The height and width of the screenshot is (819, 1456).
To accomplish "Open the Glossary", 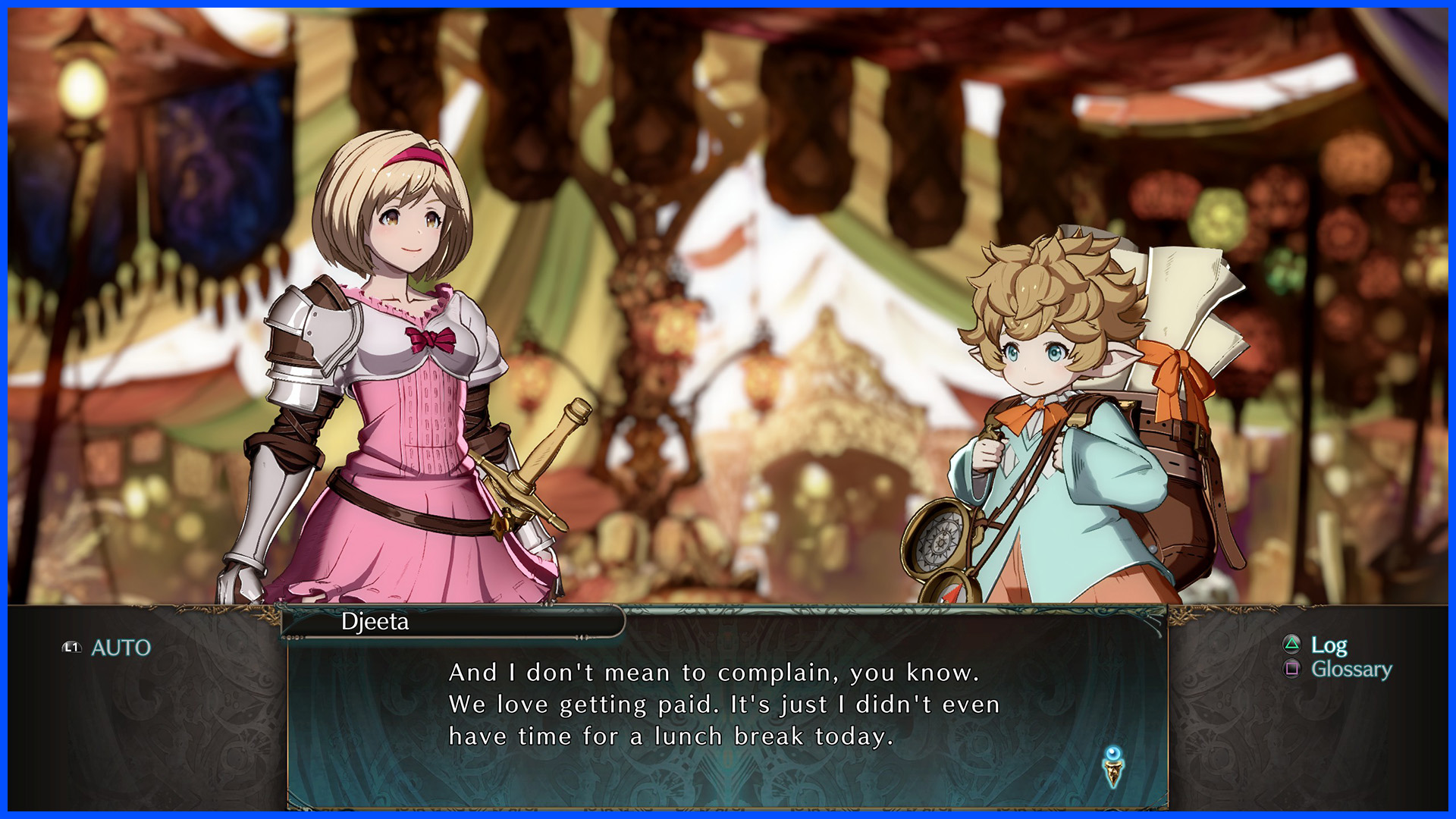I will pos(1351,669).
